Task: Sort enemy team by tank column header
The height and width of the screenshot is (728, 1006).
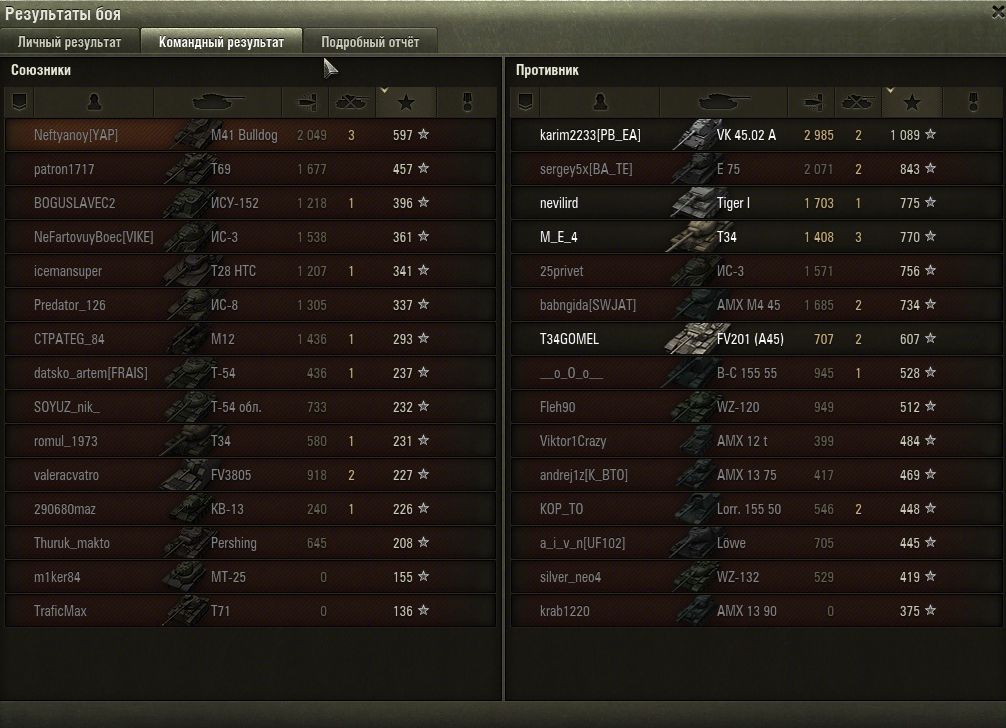Action: (x=724, y=102)
